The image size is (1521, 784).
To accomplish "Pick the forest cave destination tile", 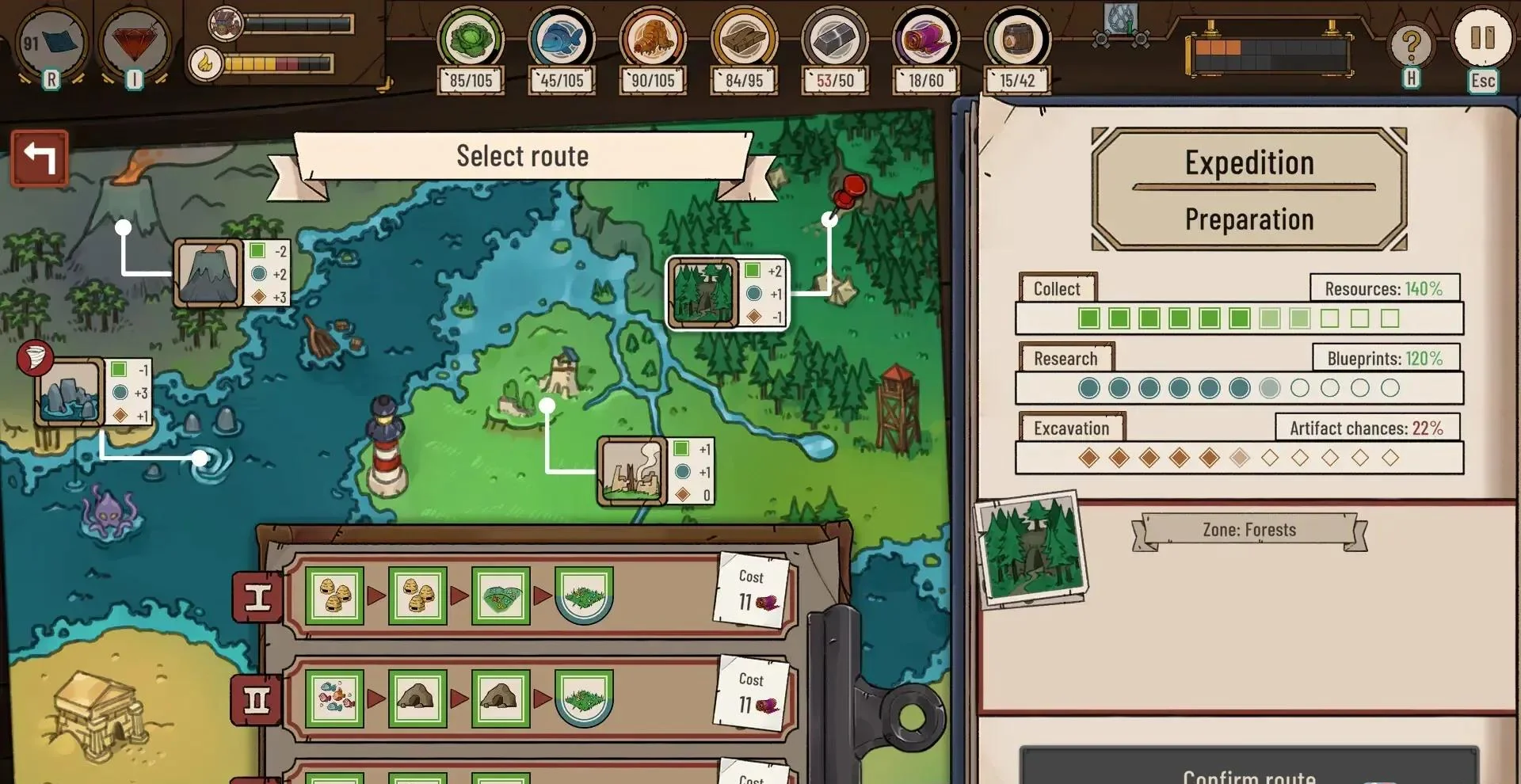I will tap(702, 293).
